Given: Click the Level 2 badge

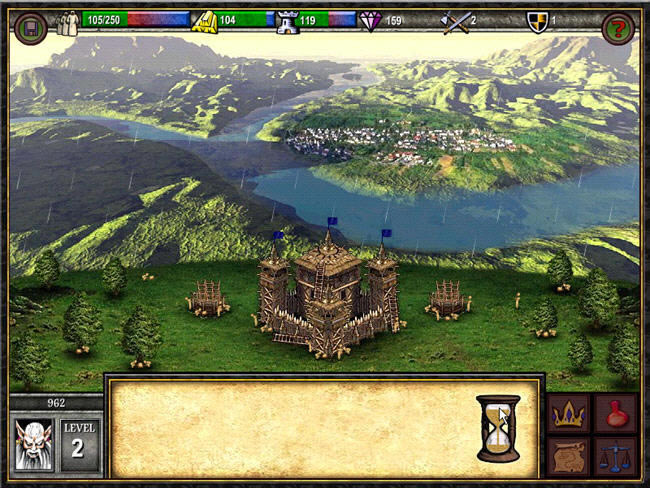Looking at the screenshot, I should pyautogui.click(x=80, y=443).
